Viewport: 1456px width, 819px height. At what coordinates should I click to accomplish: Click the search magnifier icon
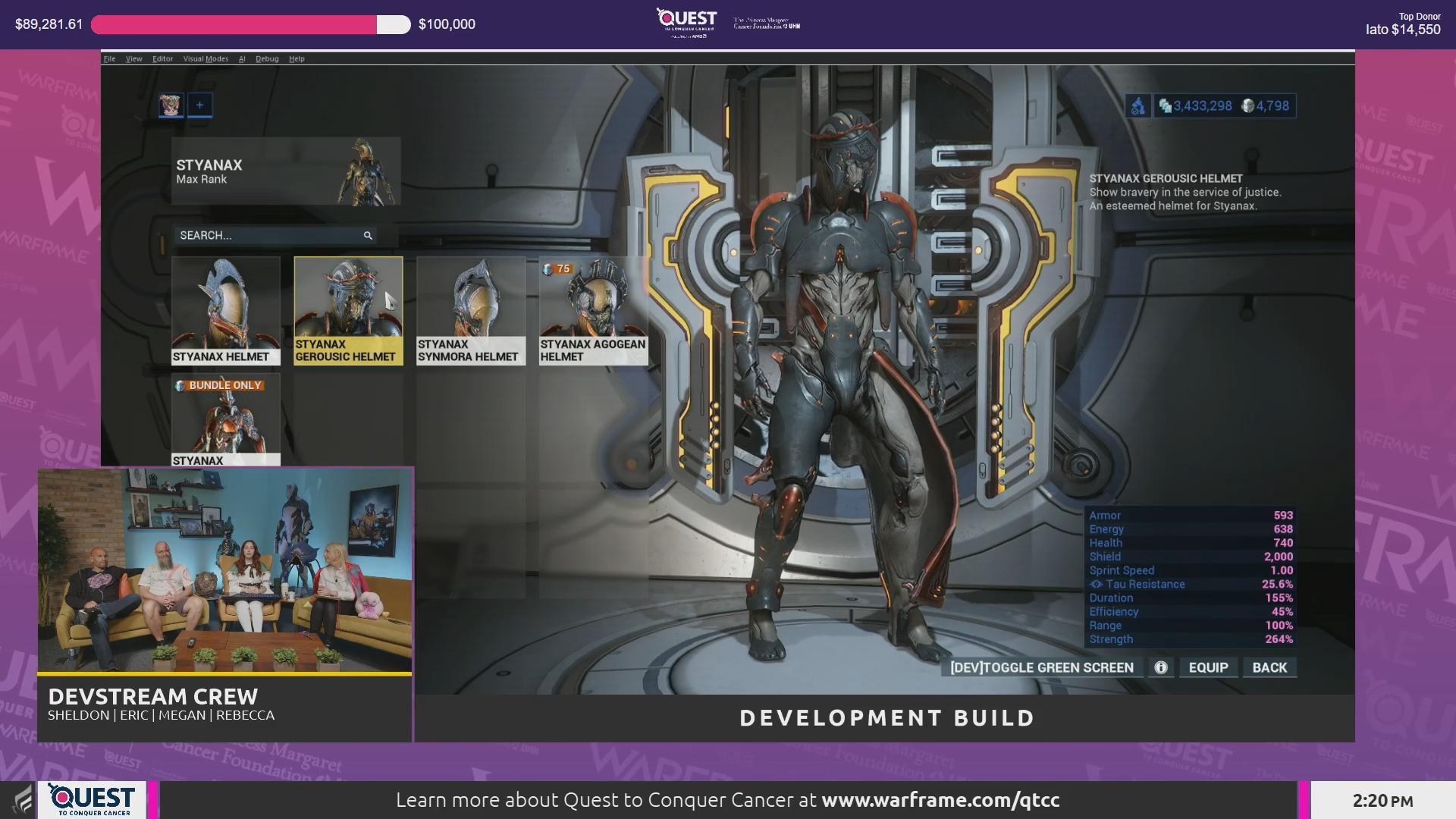pyautogui.click(x=369, y=236)
